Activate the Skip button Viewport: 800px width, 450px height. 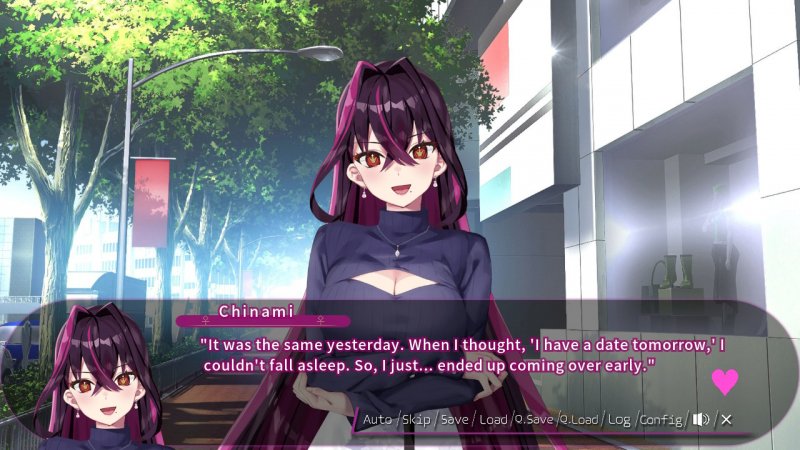pos(415,419)
